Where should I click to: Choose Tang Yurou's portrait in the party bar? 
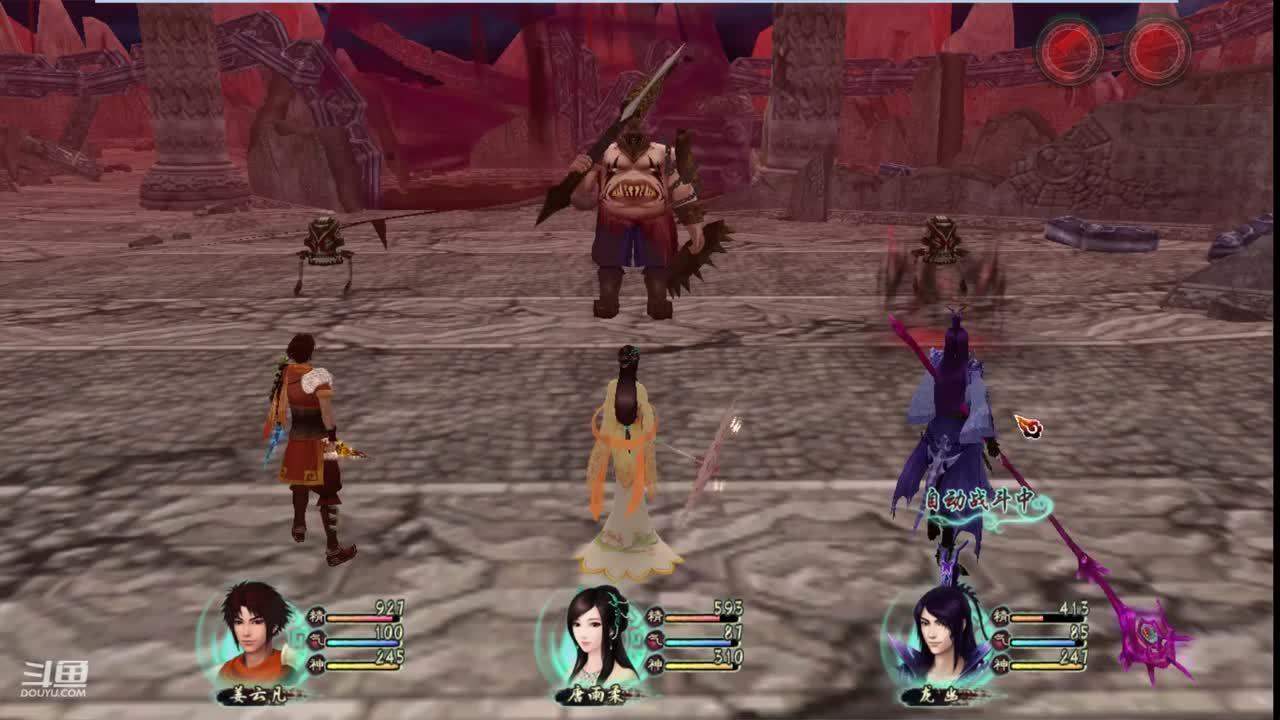coord(598,636)
